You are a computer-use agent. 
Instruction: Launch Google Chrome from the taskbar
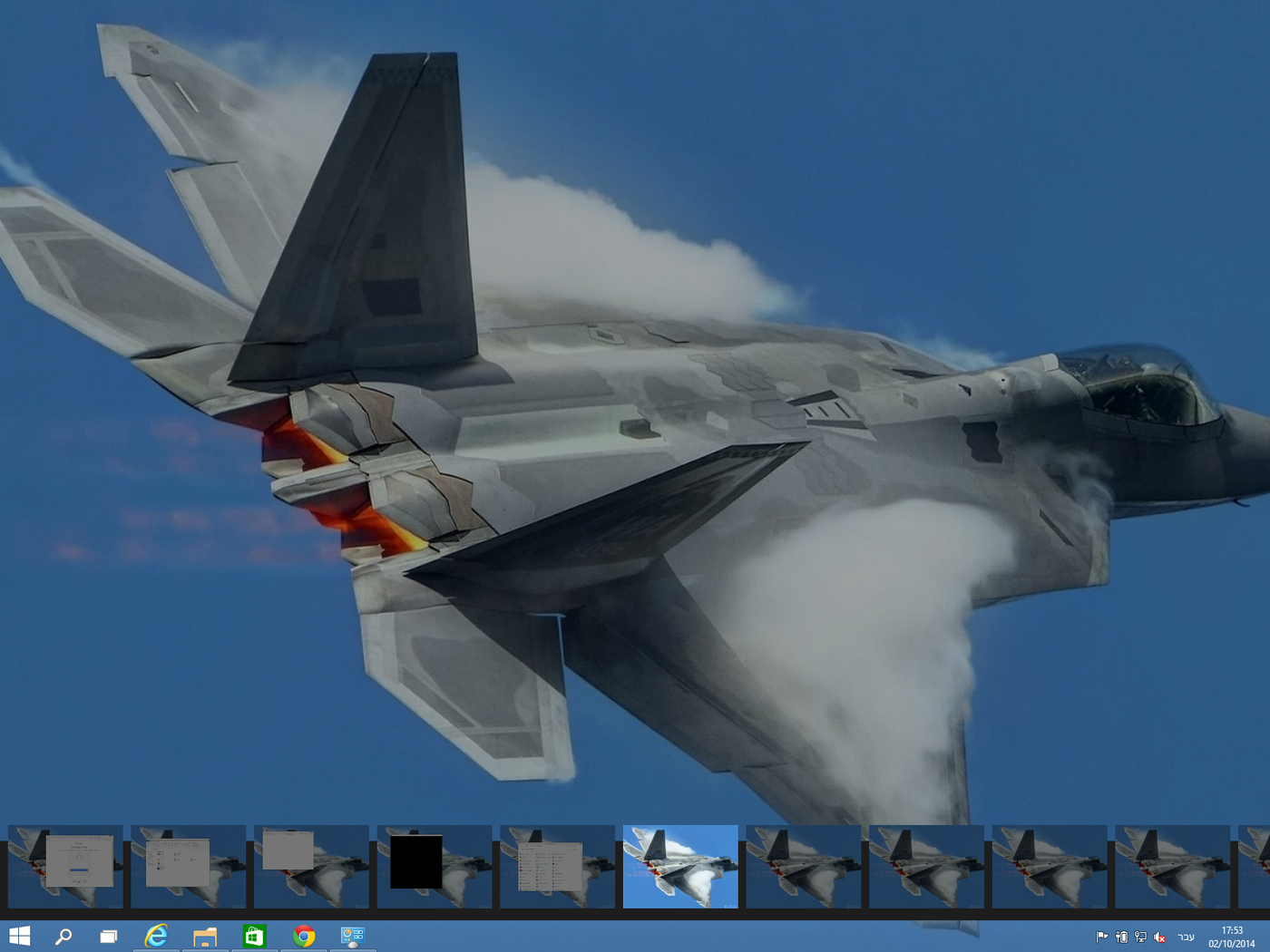(304, 936)
